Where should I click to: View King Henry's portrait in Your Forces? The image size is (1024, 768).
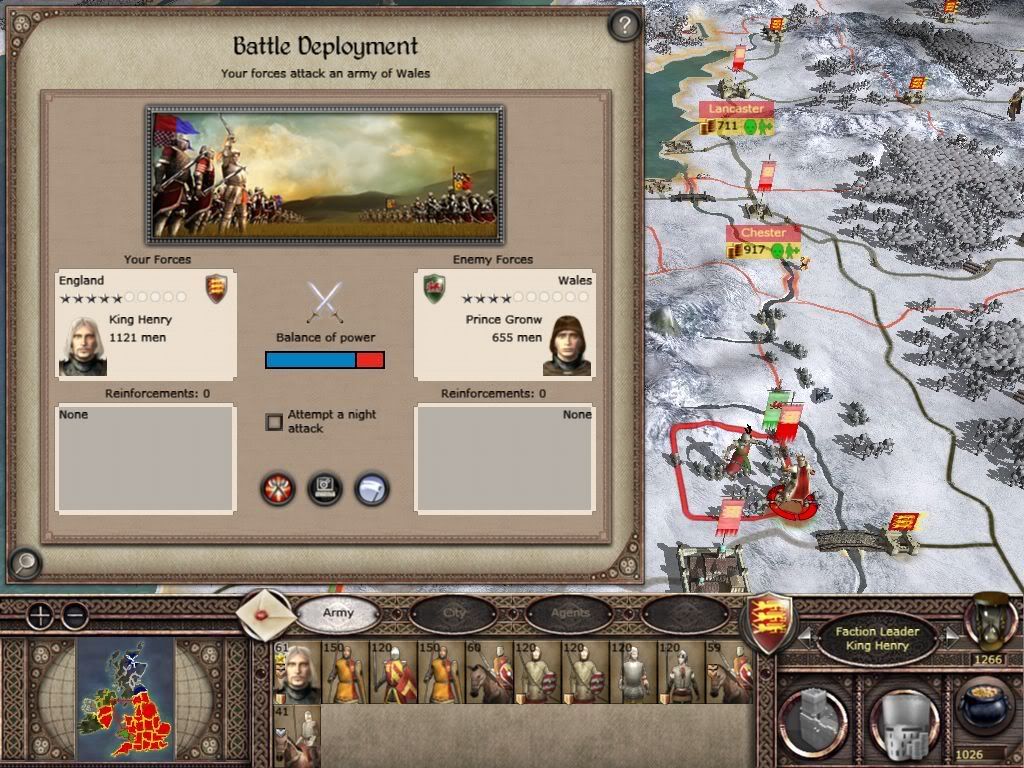point(83,346)
